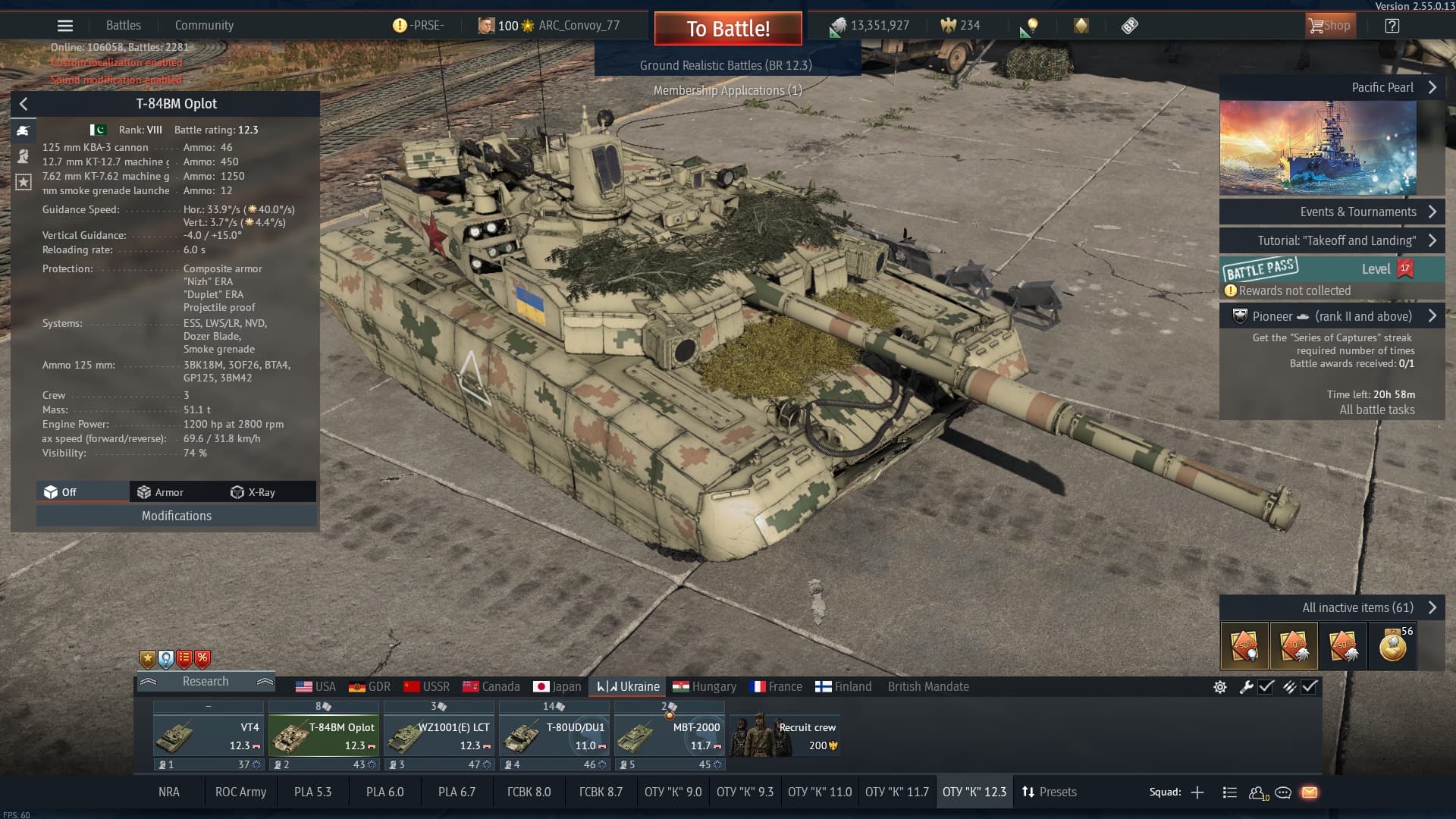Screen dimensions: 1456x819
Task: Open vehicle Presets
Action: point(1049,792)
